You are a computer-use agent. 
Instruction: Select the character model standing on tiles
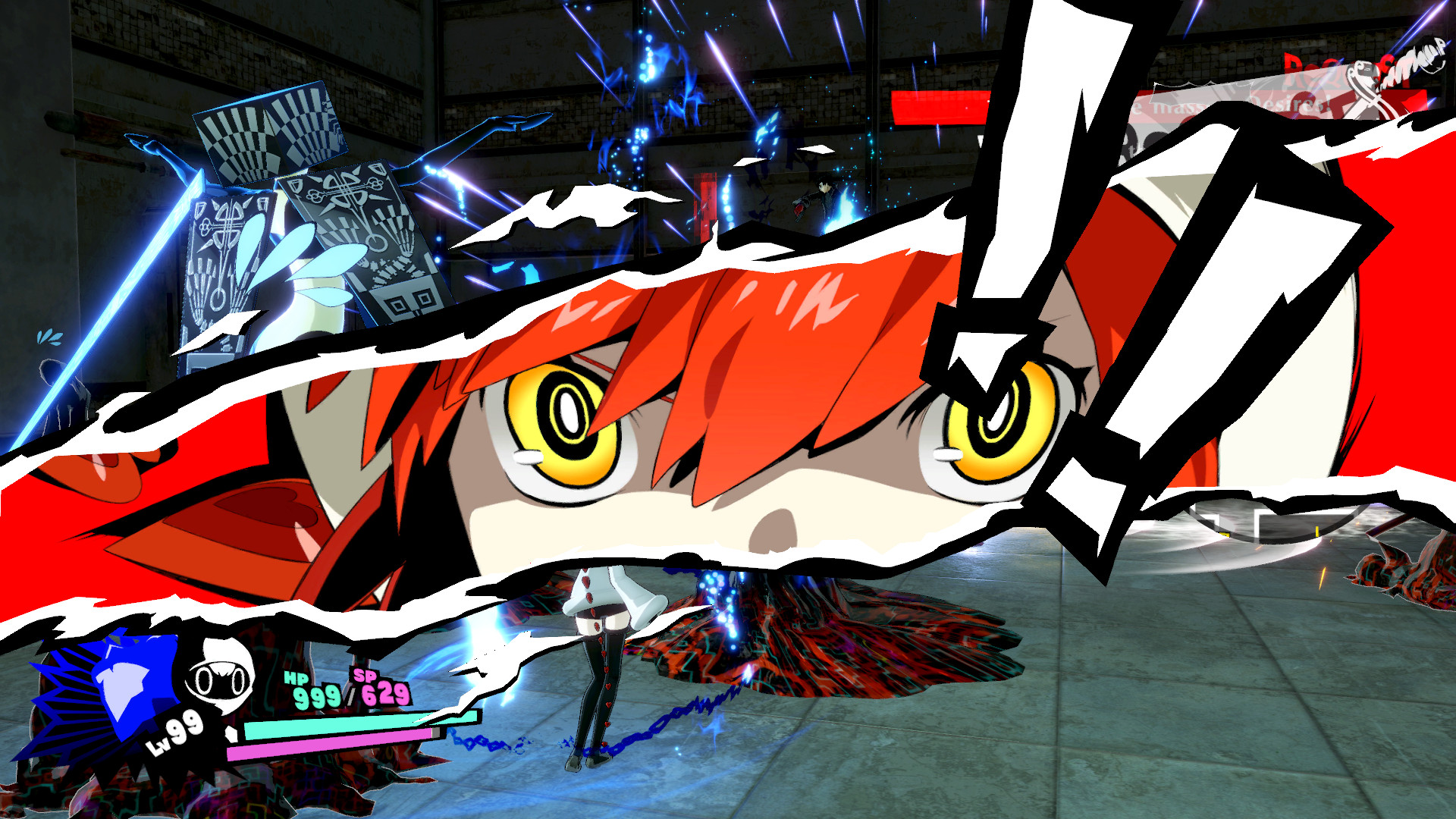point(603,667)
